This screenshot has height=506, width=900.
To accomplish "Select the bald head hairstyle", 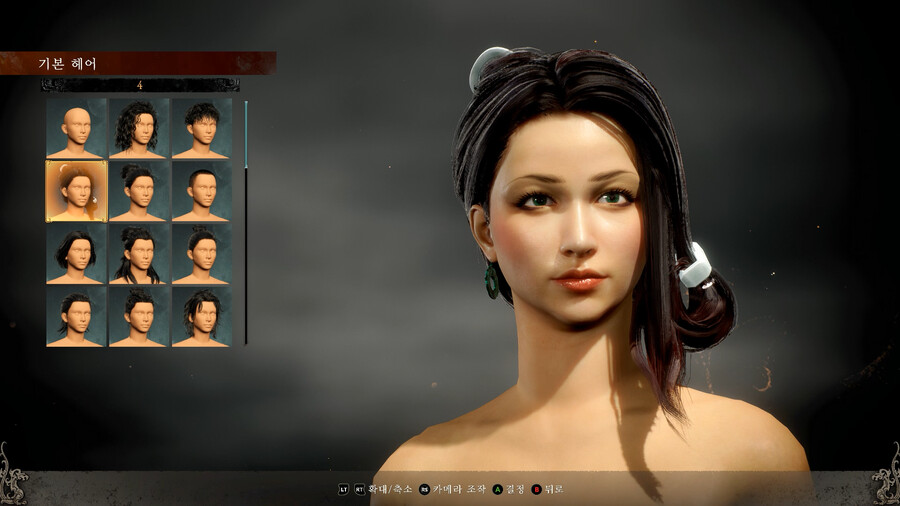I will pos(76,128).
